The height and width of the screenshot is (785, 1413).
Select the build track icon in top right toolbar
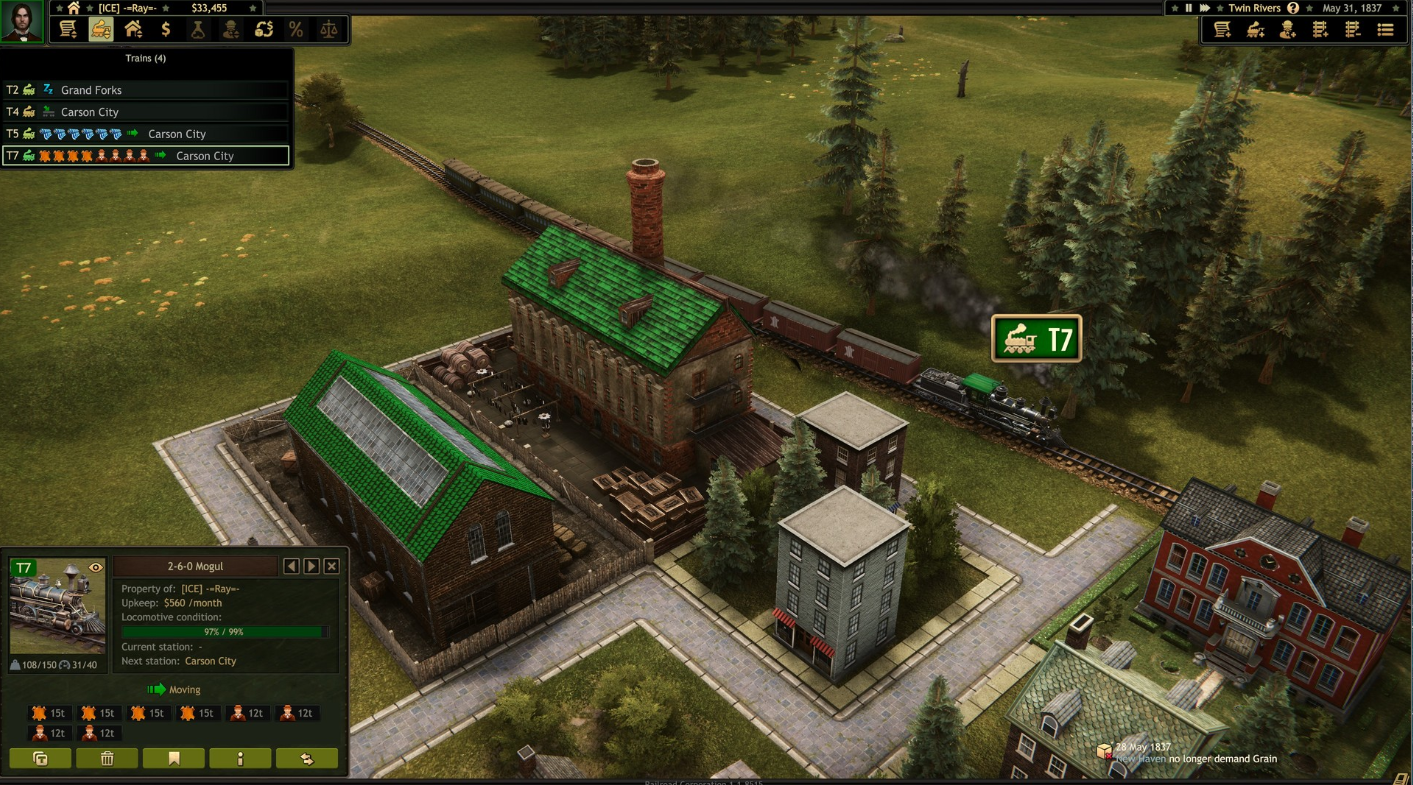(x=1321, y=31)
